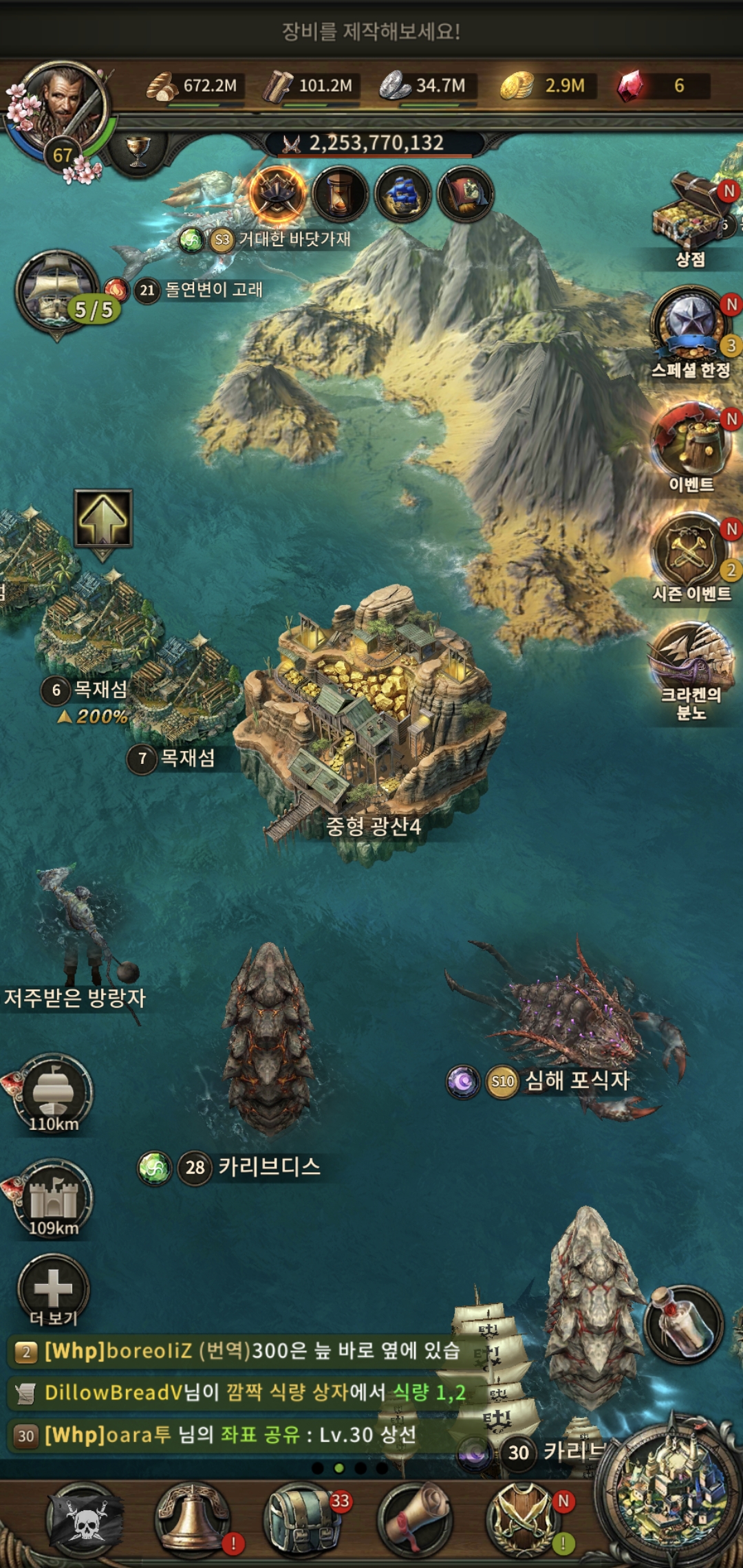
Task: Expand the 더 보기 plus button
Action: [53, 1288]
